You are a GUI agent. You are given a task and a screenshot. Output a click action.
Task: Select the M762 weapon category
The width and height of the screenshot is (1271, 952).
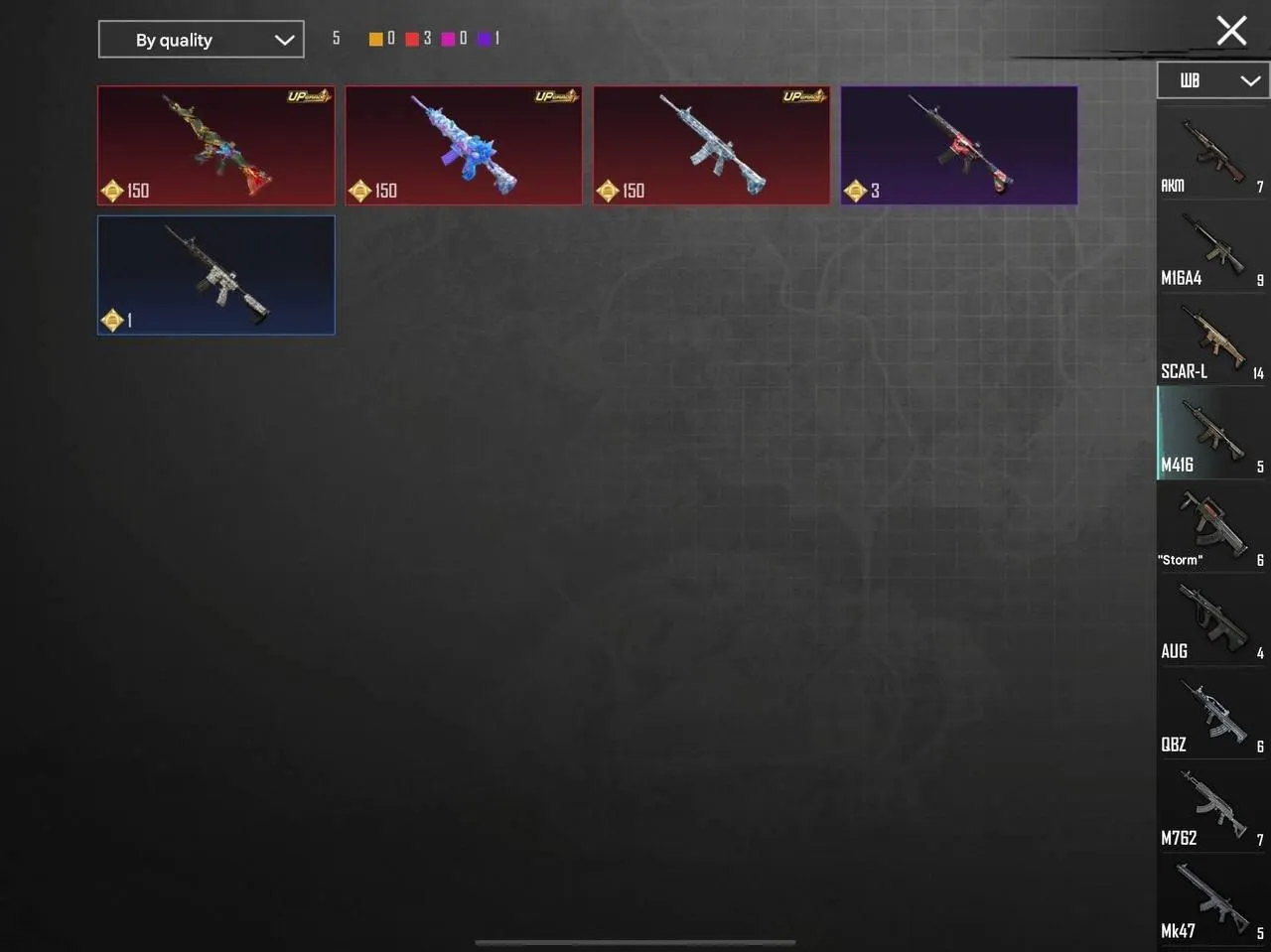click(x=1211, y=806)
